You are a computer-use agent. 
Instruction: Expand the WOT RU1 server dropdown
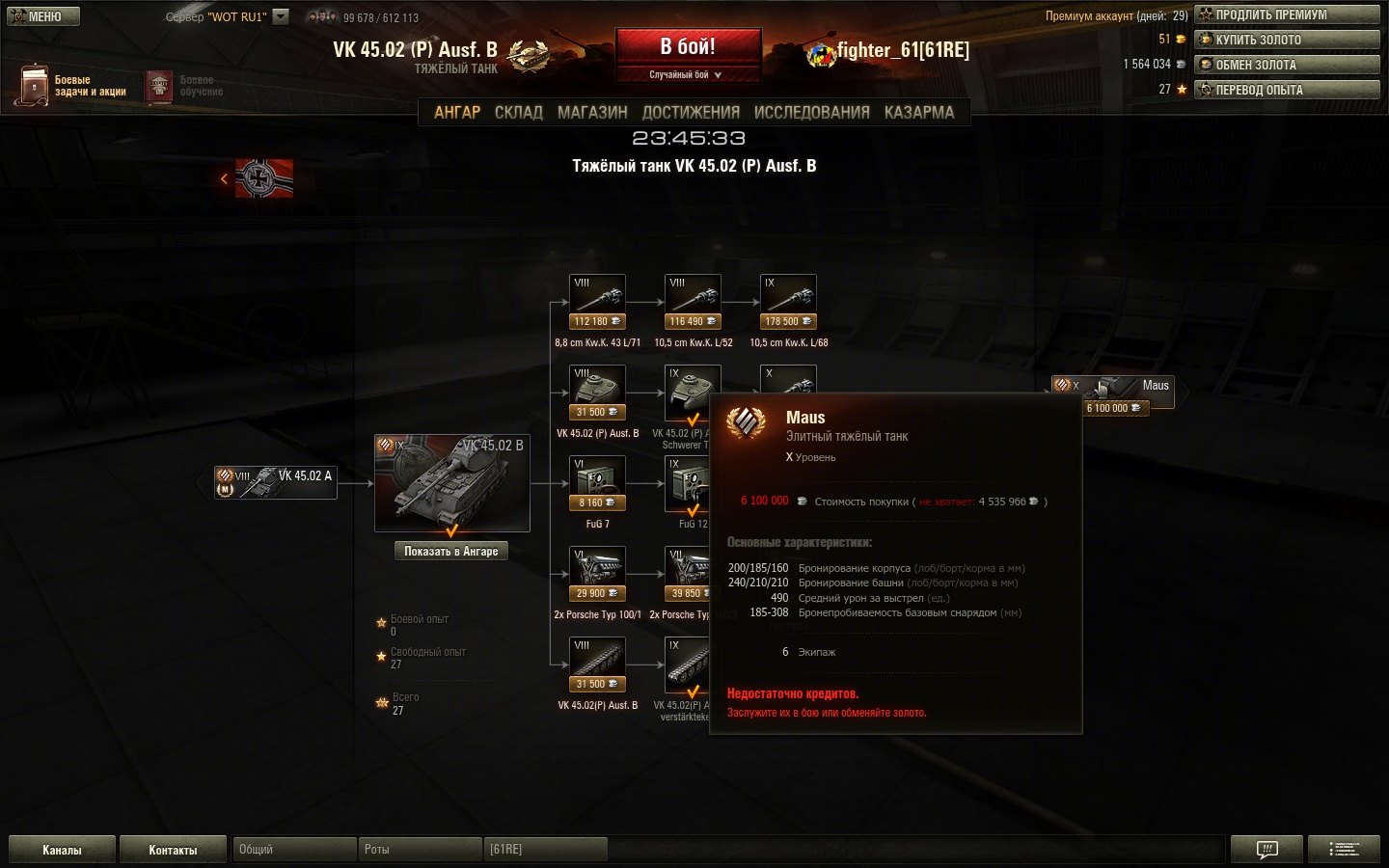point(281,16)
